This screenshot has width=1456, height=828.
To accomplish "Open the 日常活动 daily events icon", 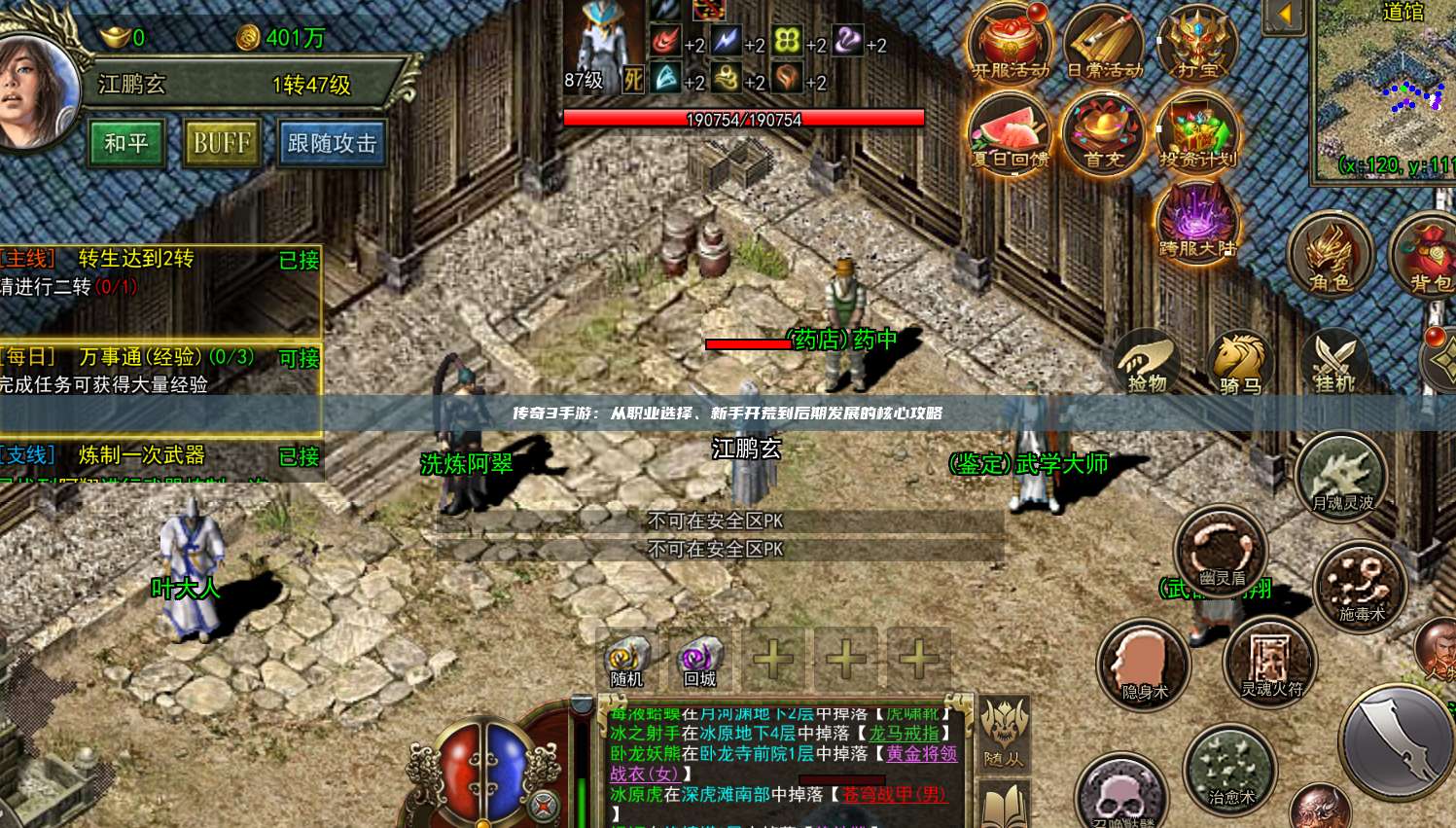I will [1104, 45].
